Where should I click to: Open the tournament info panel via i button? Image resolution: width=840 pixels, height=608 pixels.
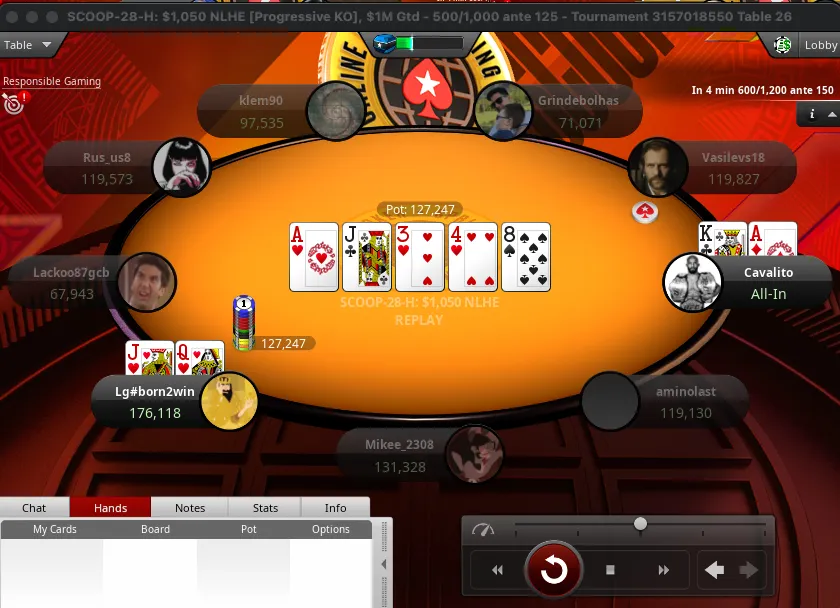click(x=811, y=115)
